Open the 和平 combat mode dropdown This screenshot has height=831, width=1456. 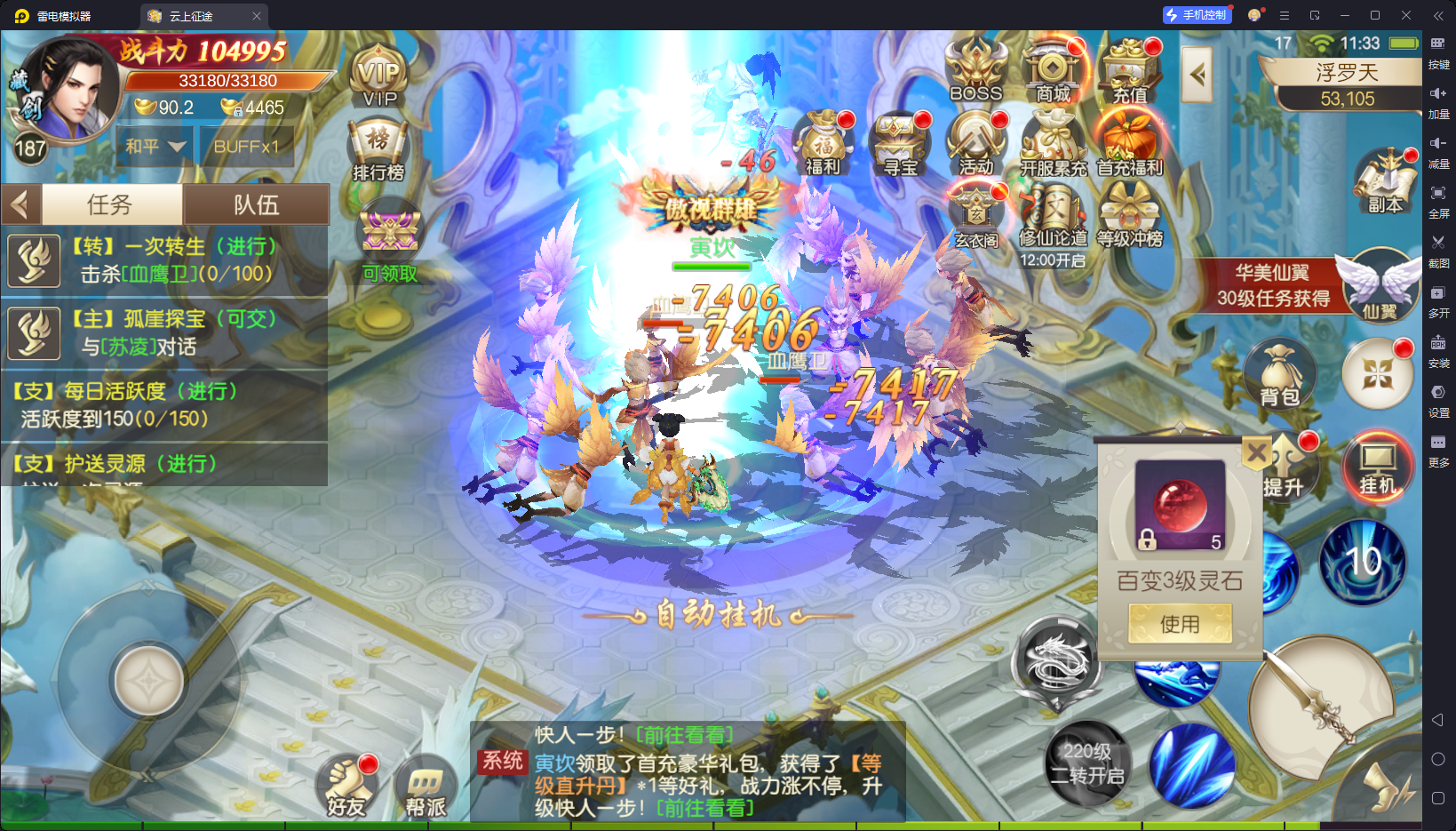tap(155, 147)
